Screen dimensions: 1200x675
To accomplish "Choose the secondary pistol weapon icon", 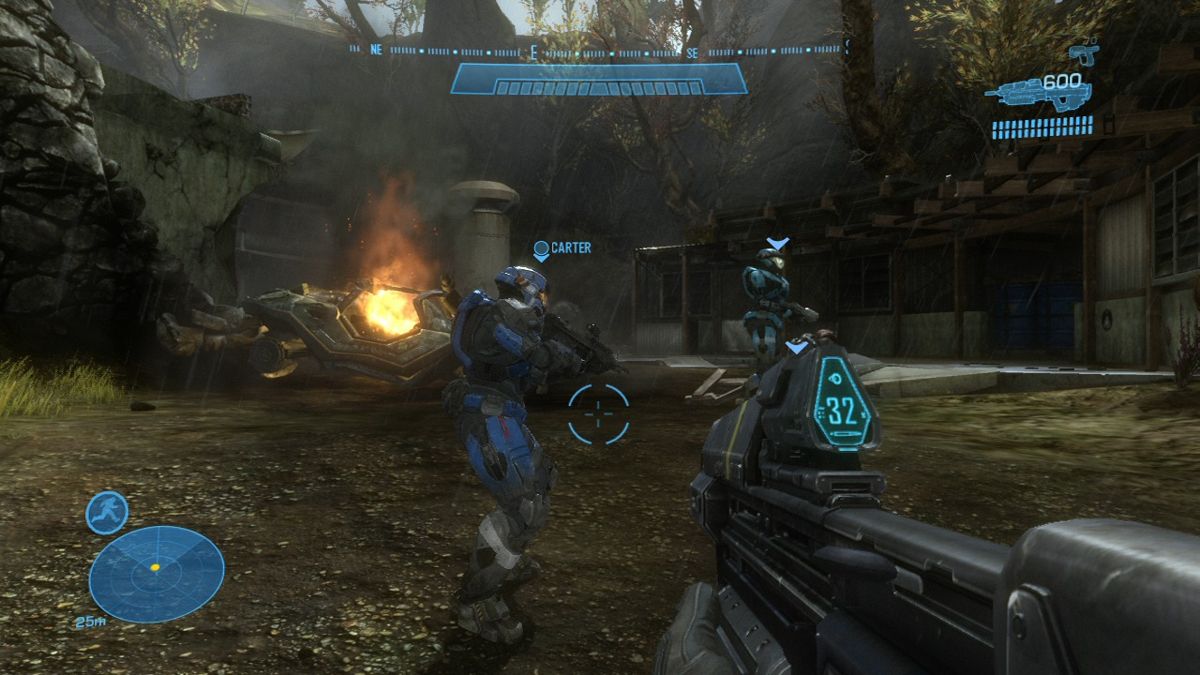I will pyautogui.click(x=1083, y=53).
